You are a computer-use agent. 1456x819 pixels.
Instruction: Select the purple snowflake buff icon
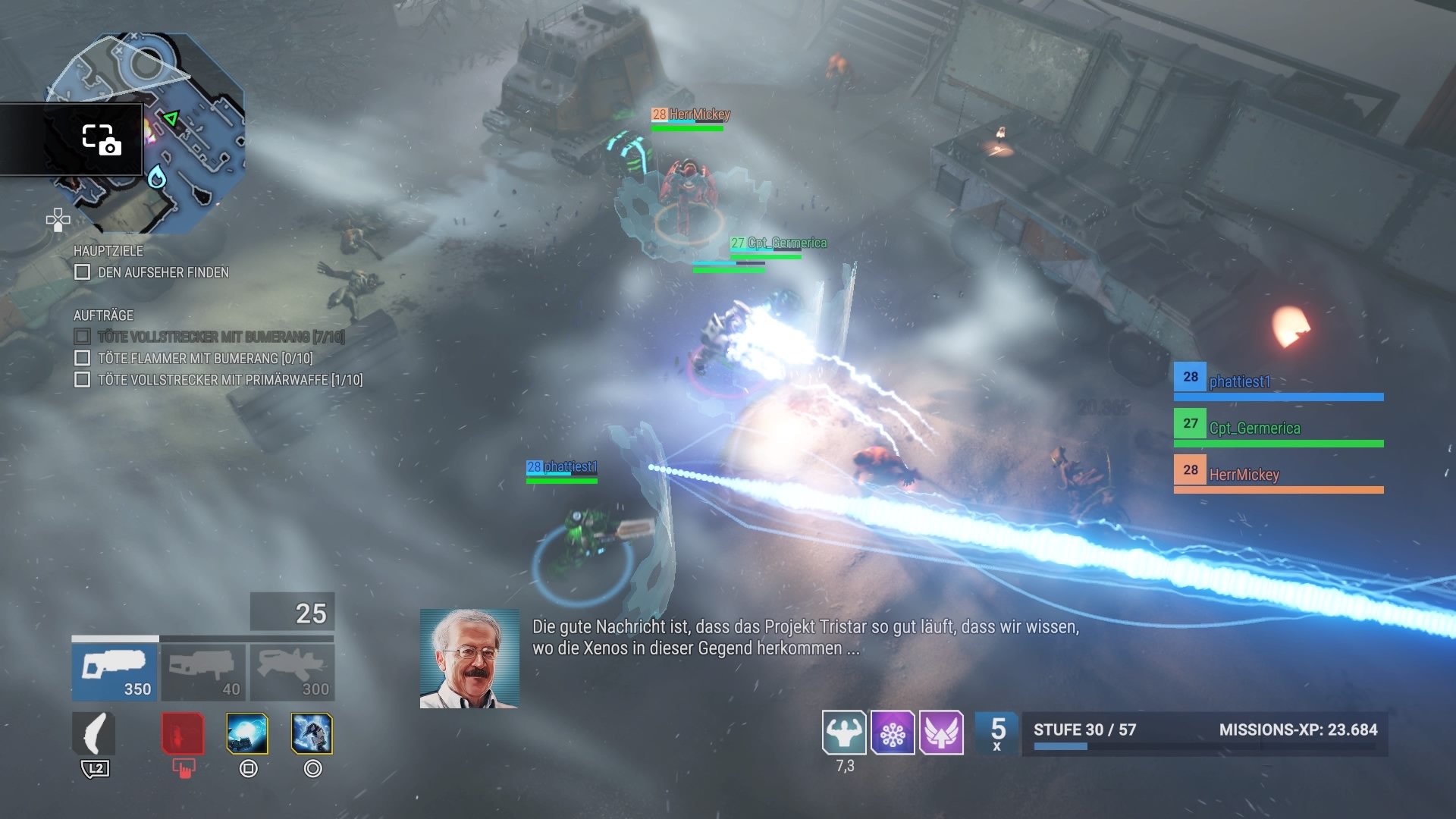pos(893,733)
